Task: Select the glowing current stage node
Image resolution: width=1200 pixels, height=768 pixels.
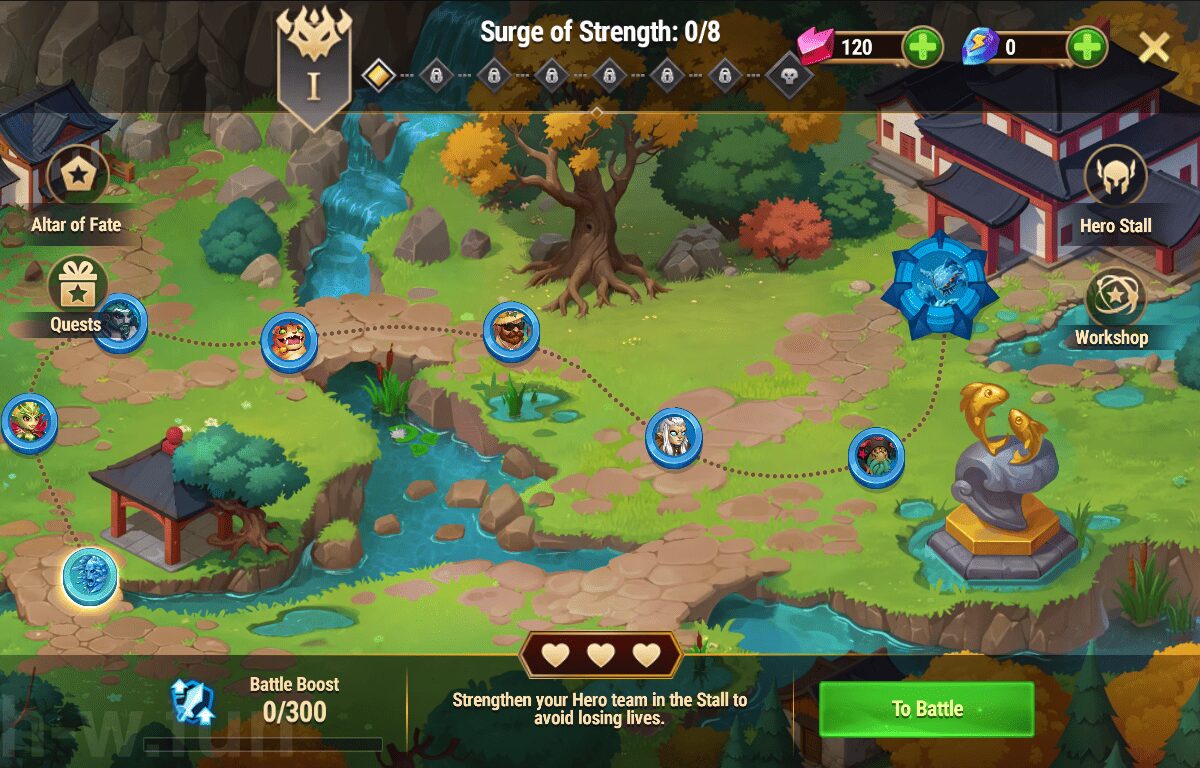Action: pyautogui.click(x=90, y=577)
